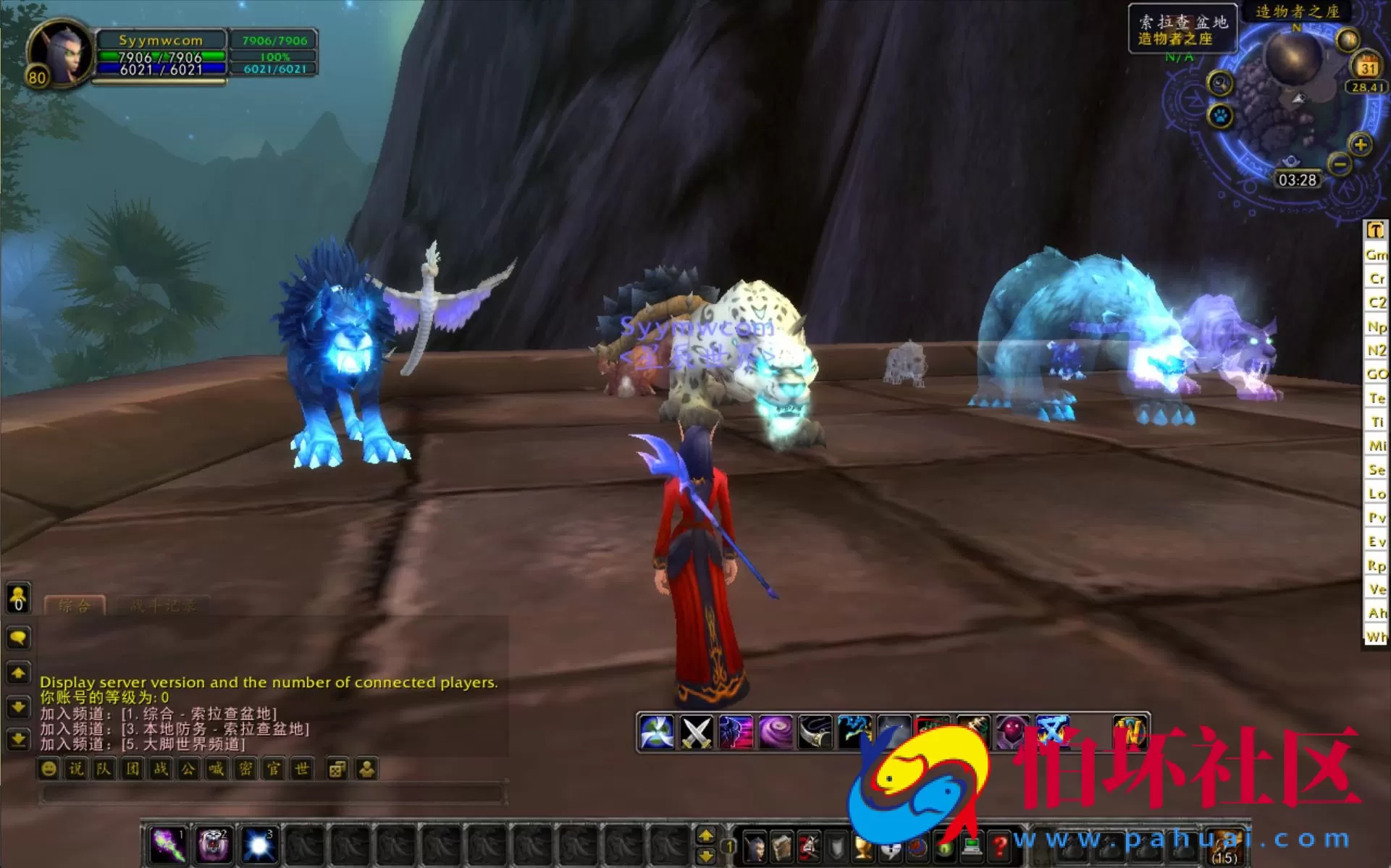
Task: Toggle the social friends icon above chat
Action: click(18, 597)
